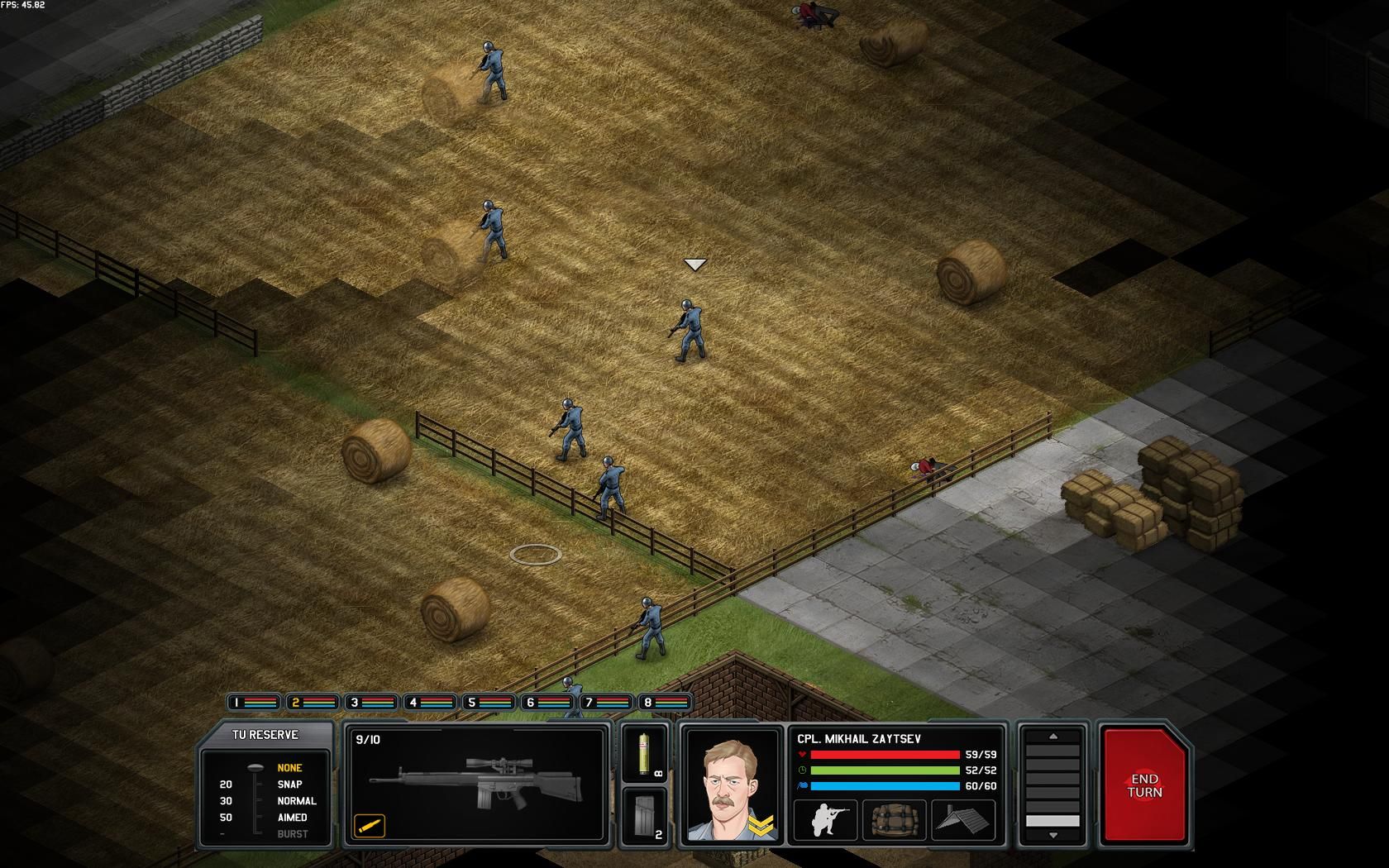Select squad member 5
The image size is (1389, 868).
pos(489,703)
